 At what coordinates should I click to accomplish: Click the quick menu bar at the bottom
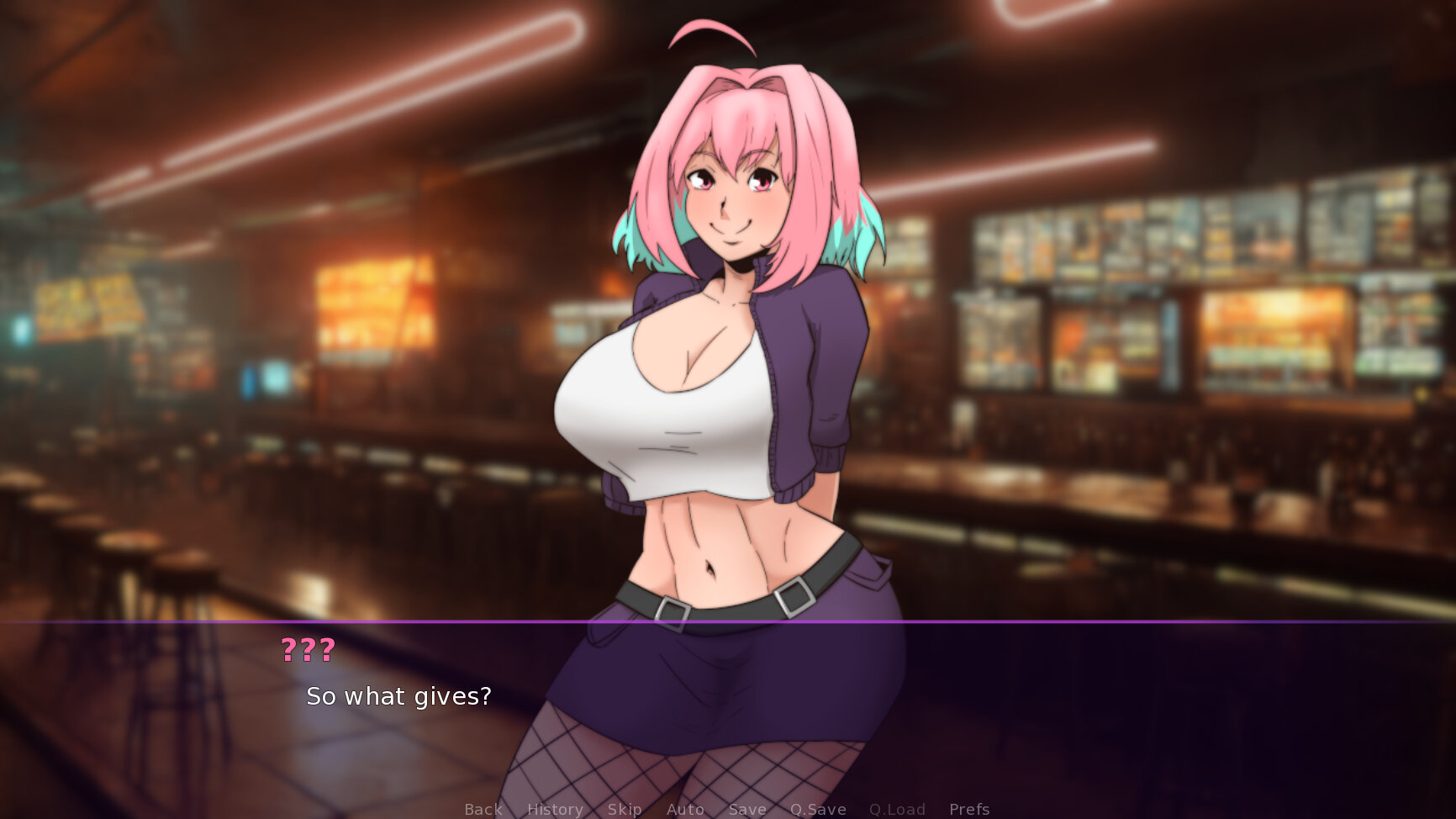(x=725, y=809)
